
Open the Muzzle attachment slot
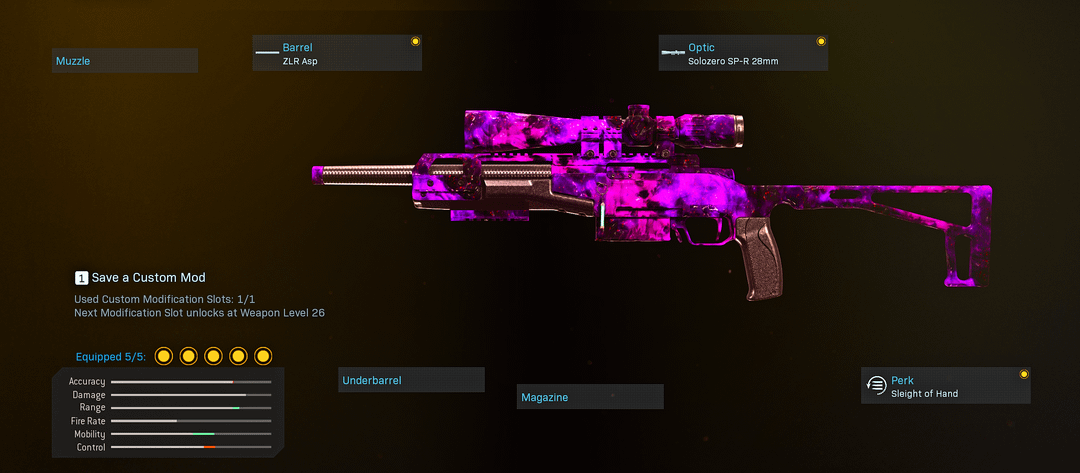[124, 61]
